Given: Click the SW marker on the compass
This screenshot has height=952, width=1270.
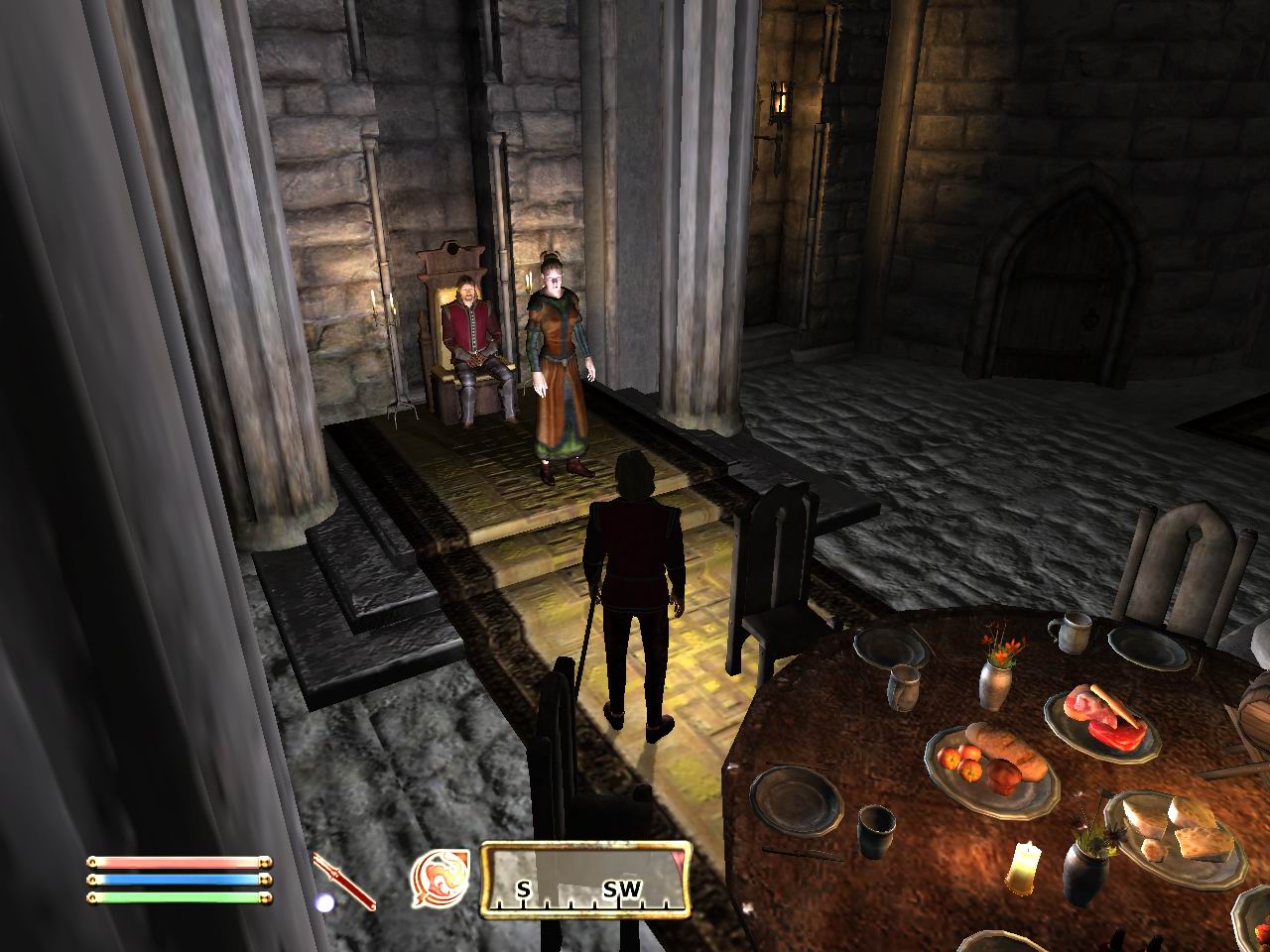Looking at the screenshot, I should pyautogui.click(x=623, y=891).
